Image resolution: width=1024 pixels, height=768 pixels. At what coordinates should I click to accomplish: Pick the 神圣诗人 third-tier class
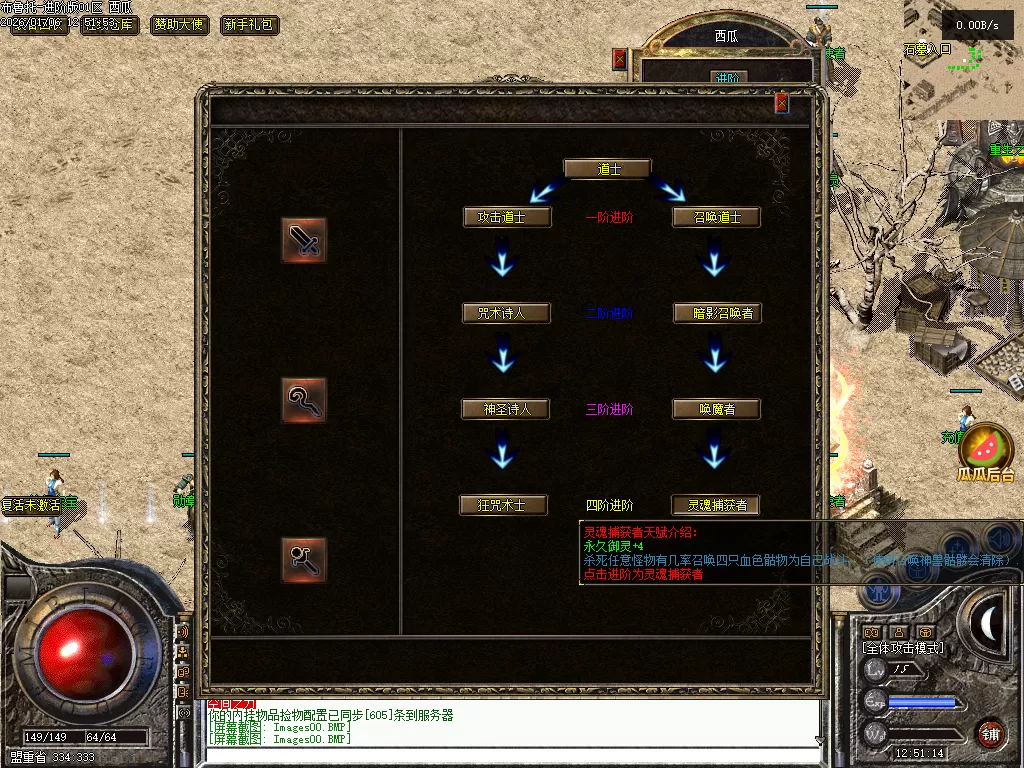[x=505, y=409]
